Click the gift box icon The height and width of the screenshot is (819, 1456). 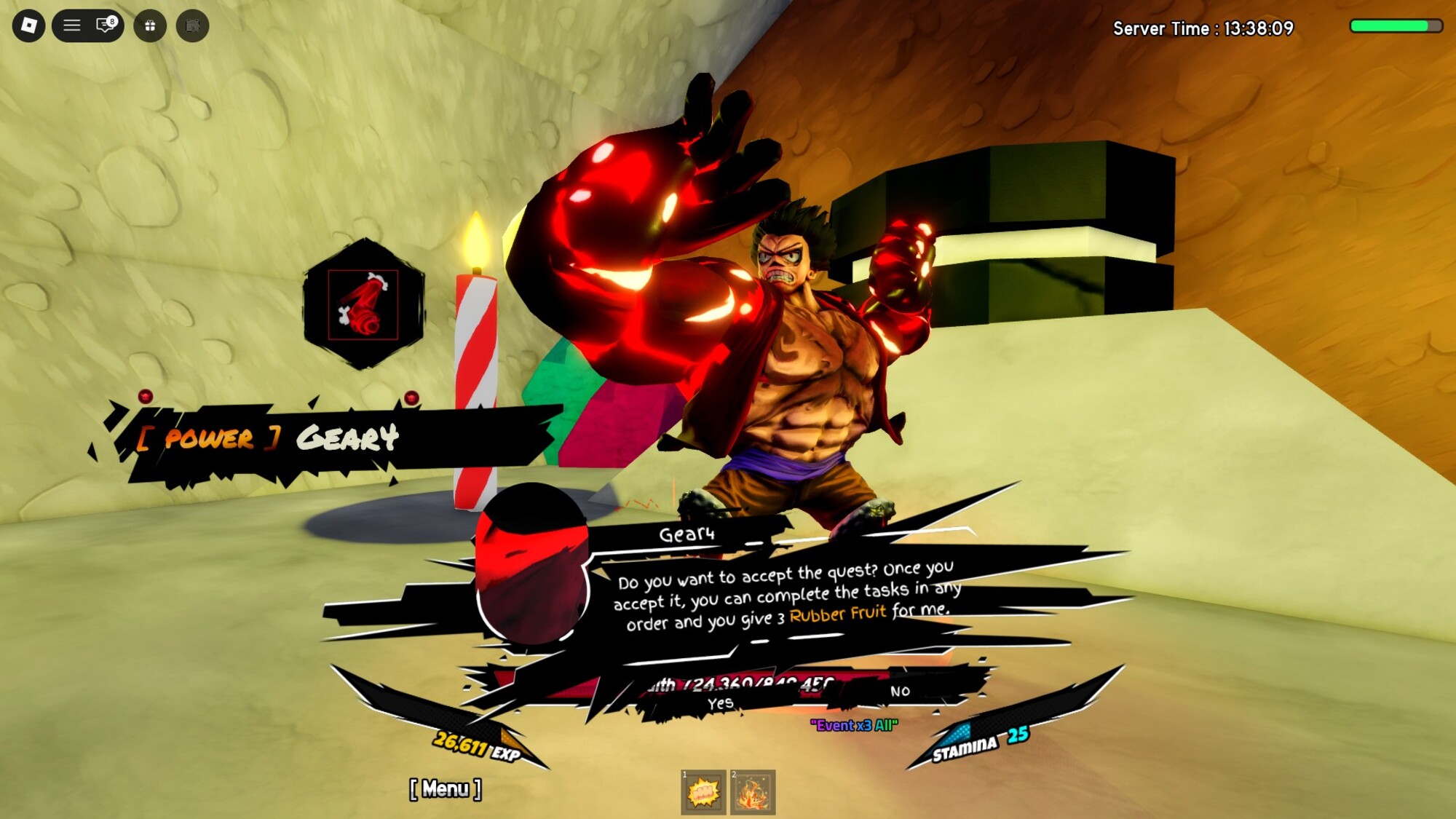150,26
